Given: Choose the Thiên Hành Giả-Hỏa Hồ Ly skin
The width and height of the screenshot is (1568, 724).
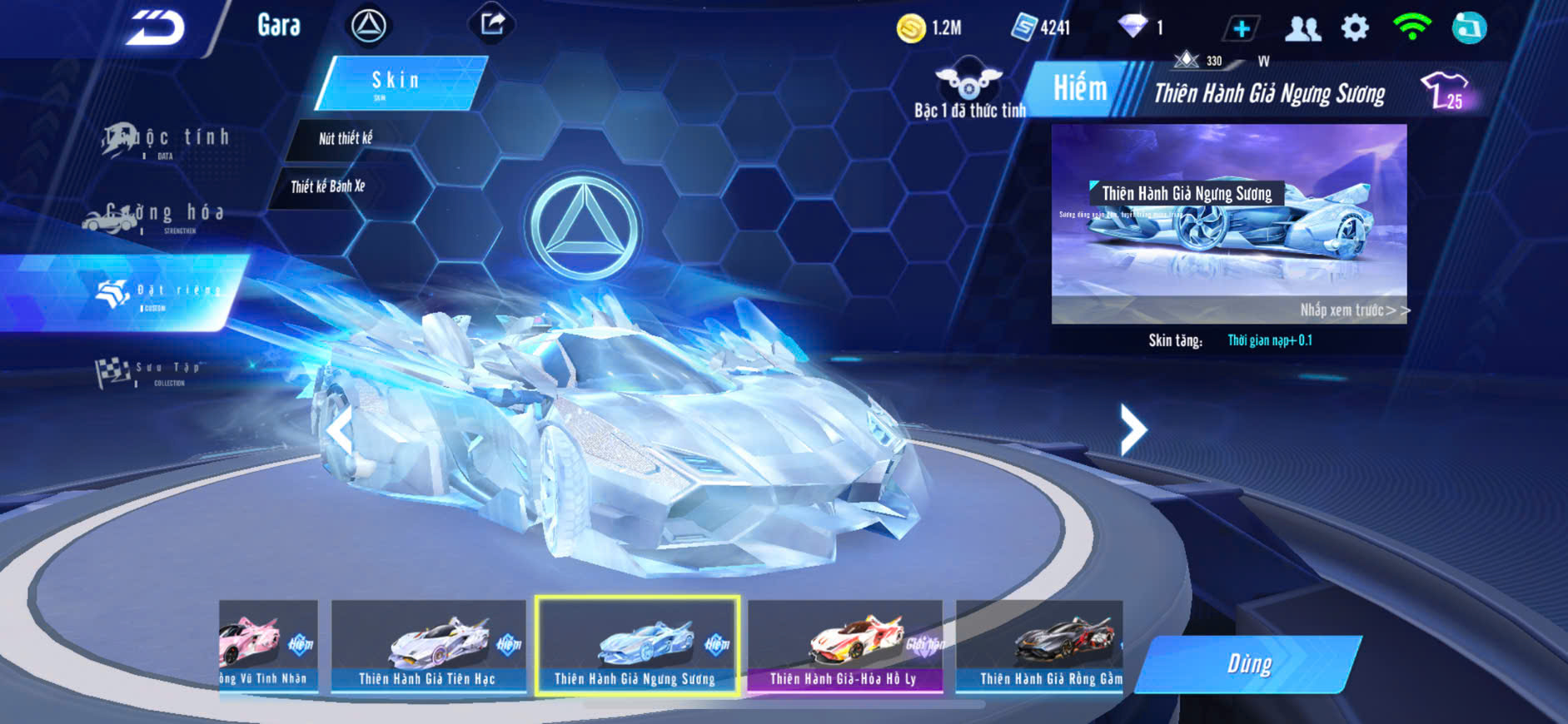Looking at the screenshot, I should coord(844,647).
